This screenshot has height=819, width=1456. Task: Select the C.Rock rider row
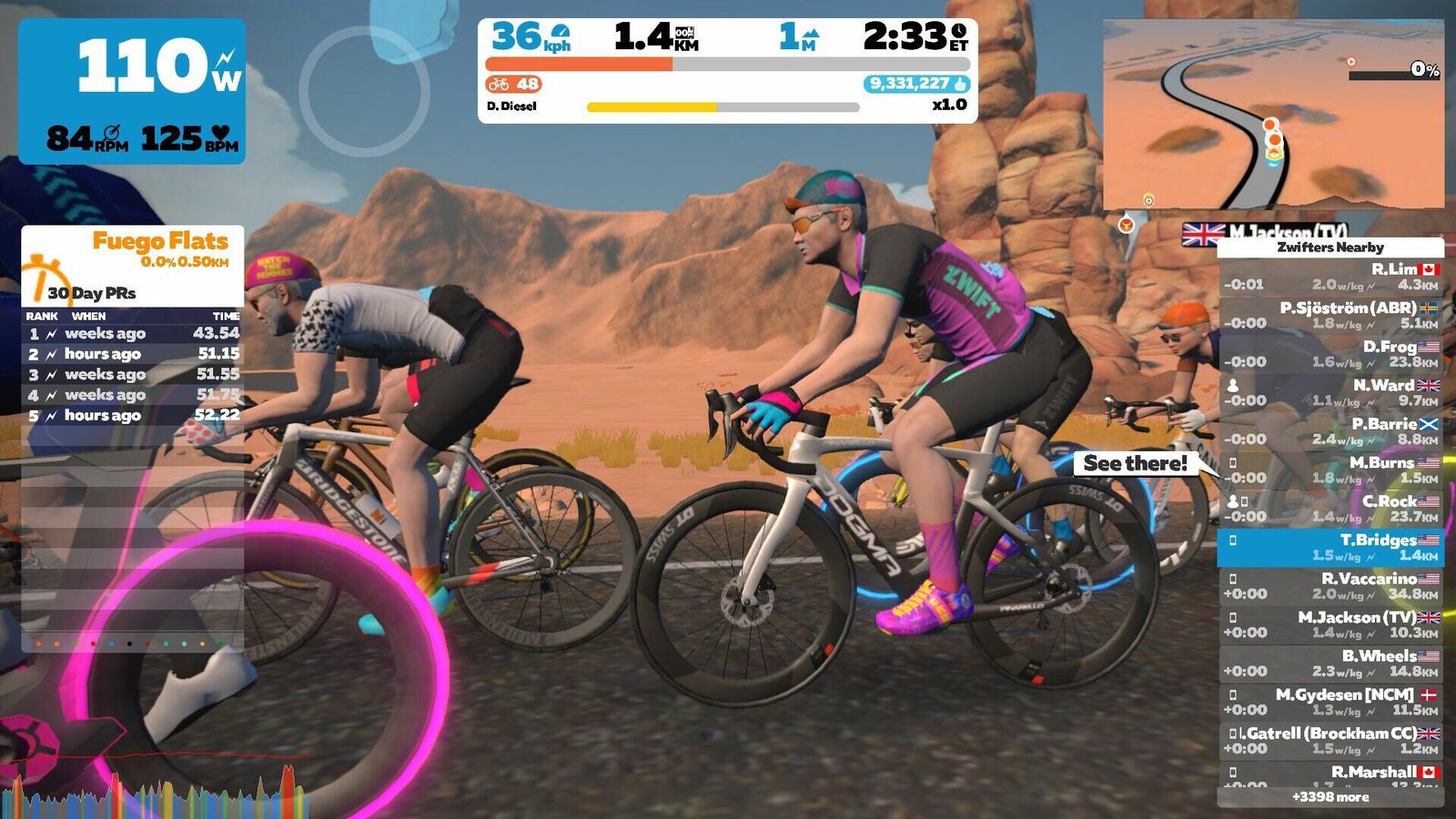coord(1330,509)
